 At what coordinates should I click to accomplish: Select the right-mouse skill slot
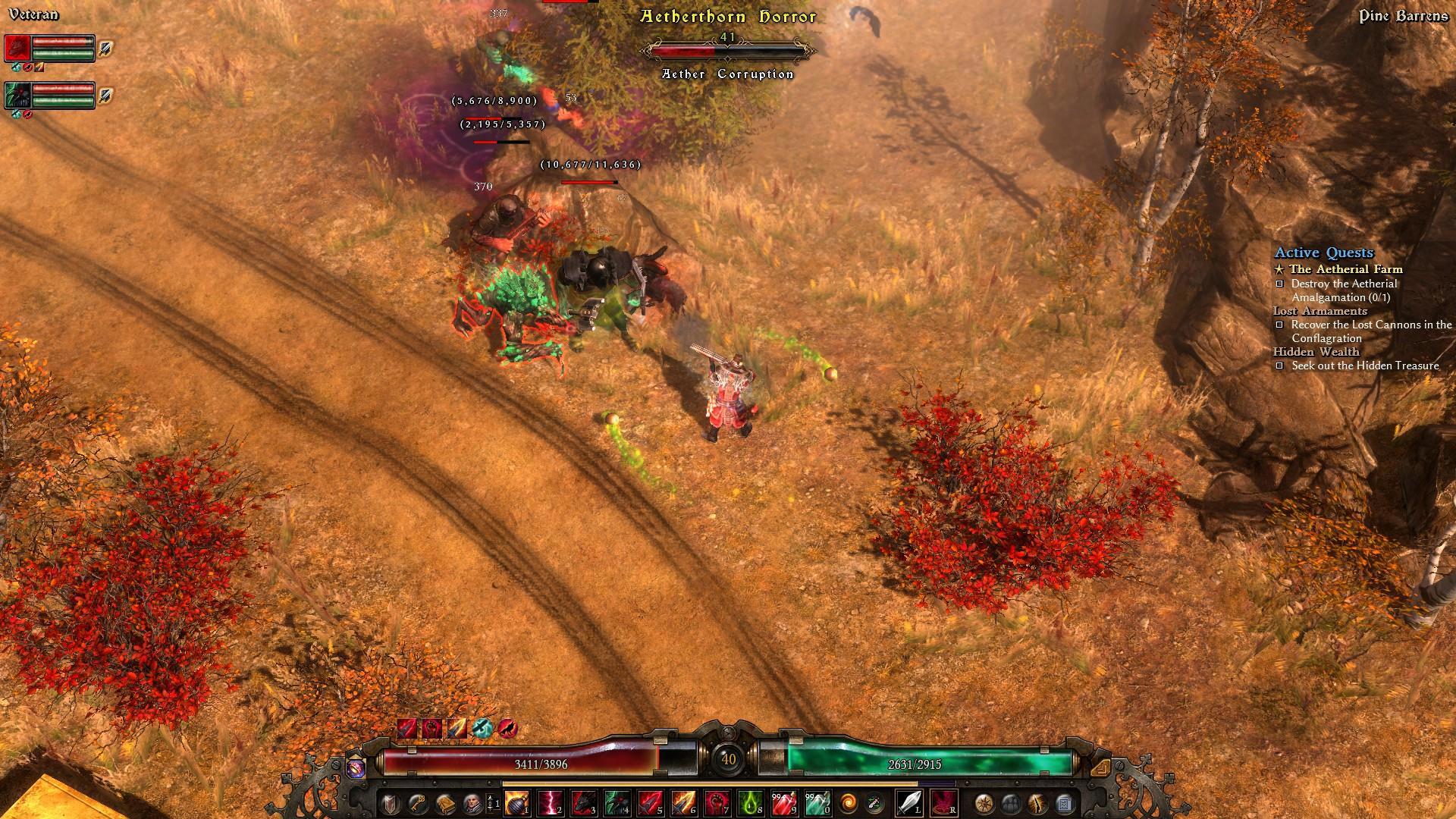tap(943, 802)
